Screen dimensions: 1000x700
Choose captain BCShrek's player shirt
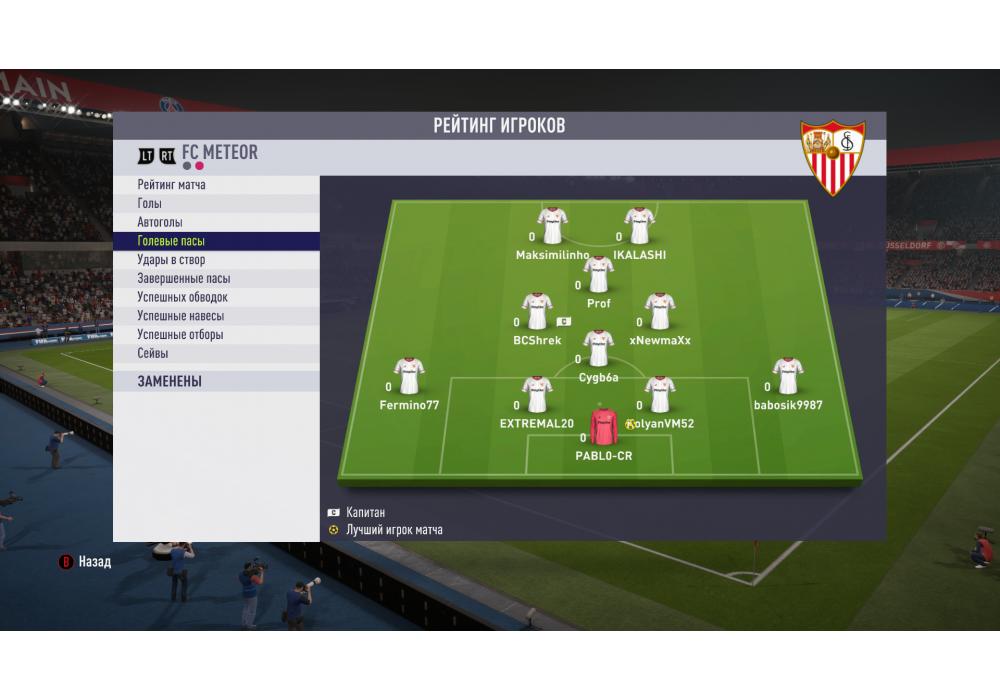(538, 312)
